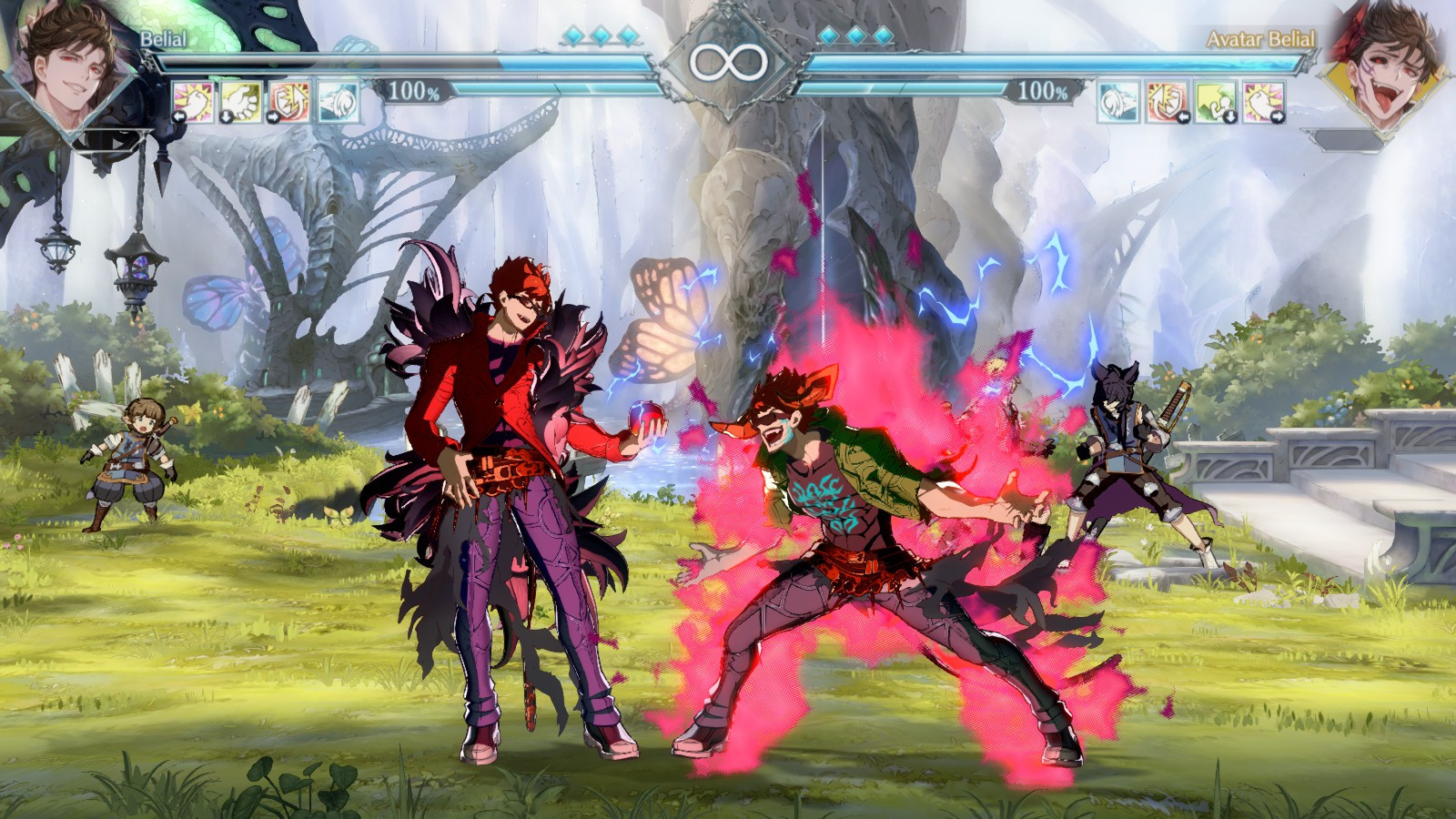Click the down arrow badge on the grab skill
The width and height of the screenshot is (1456, 819).
tap(226, 116)
